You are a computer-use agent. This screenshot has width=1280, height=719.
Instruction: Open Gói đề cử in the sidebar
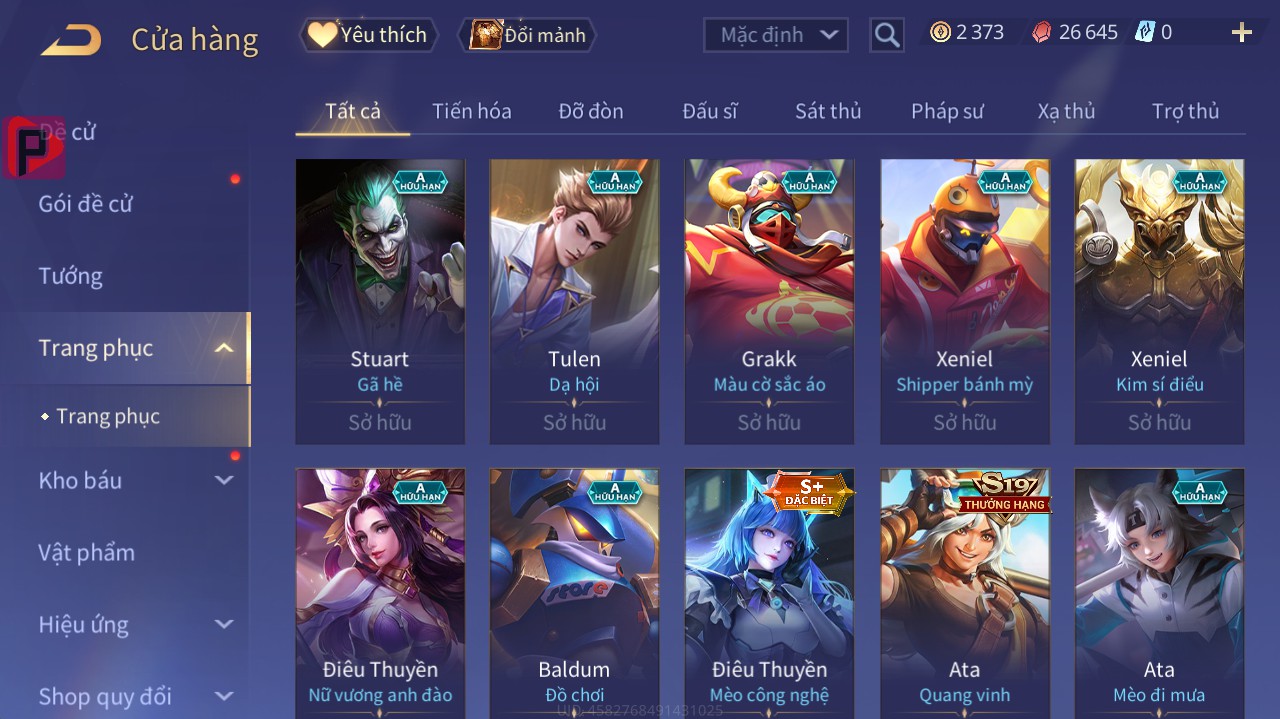click(86, 204)
